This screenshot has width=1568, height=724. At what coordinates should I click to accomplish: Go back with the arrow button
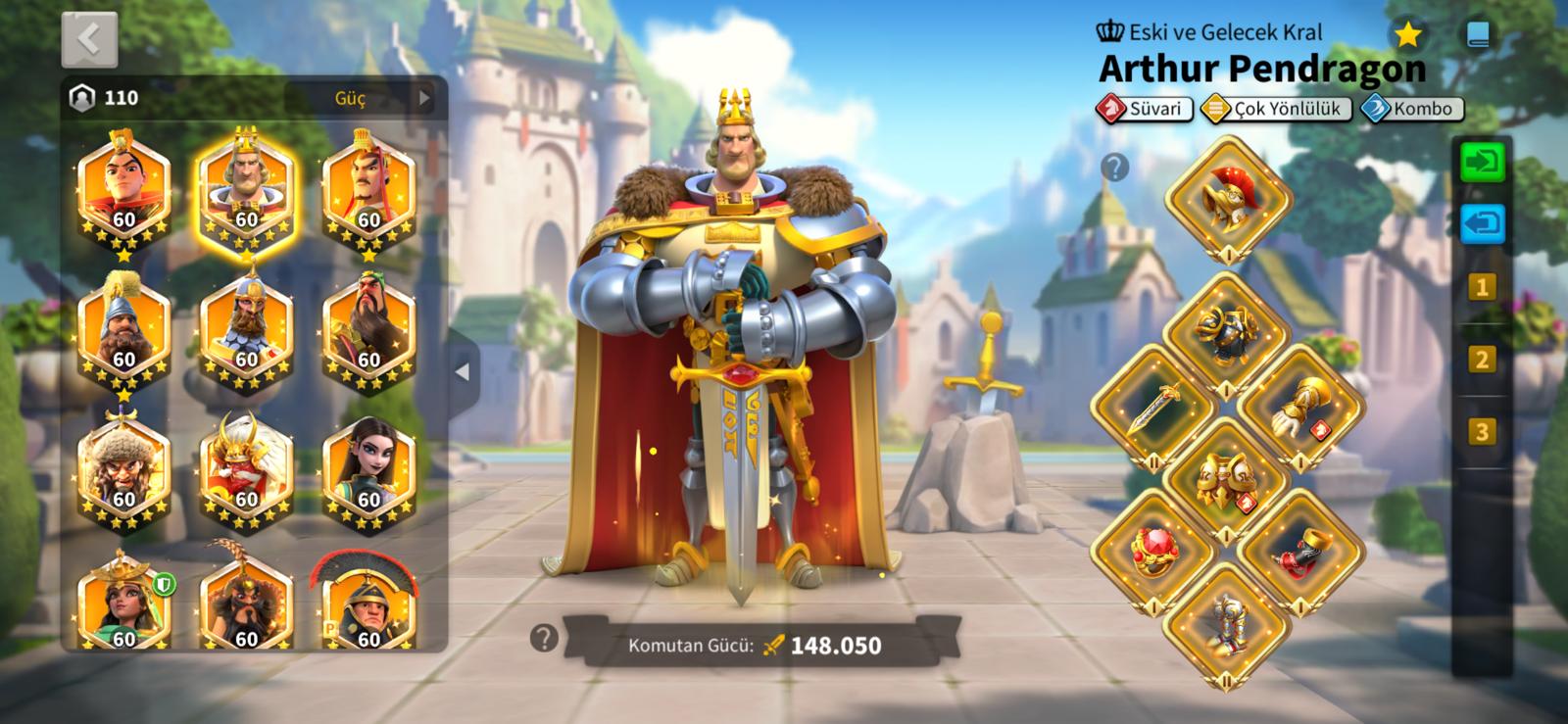point(89,40)
